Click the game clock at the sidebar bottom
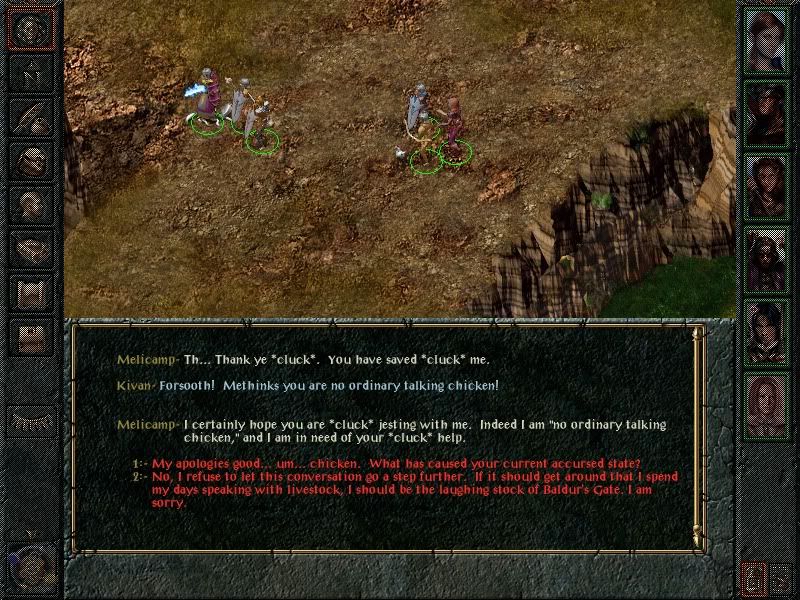The image size is (800, 600). [x=29, y=561]
